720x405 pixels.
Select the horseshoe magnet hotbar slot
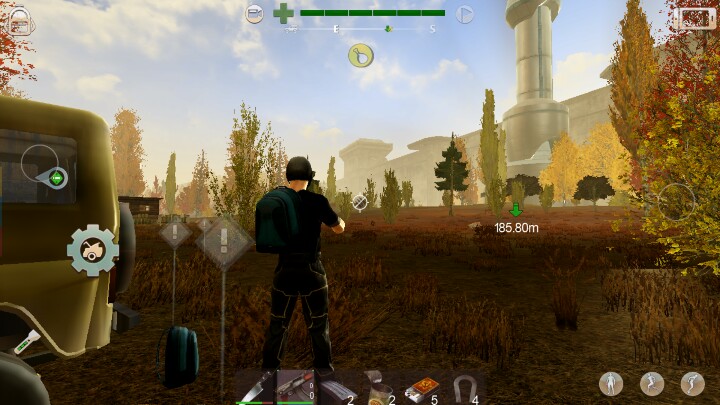point(465,387)
